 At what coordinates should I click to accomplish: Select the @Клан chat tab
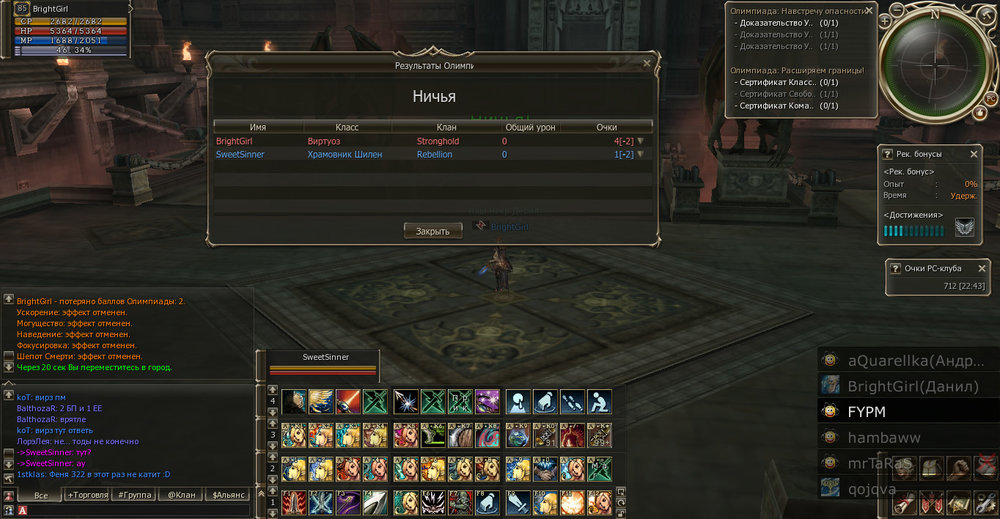coord(182,495)
